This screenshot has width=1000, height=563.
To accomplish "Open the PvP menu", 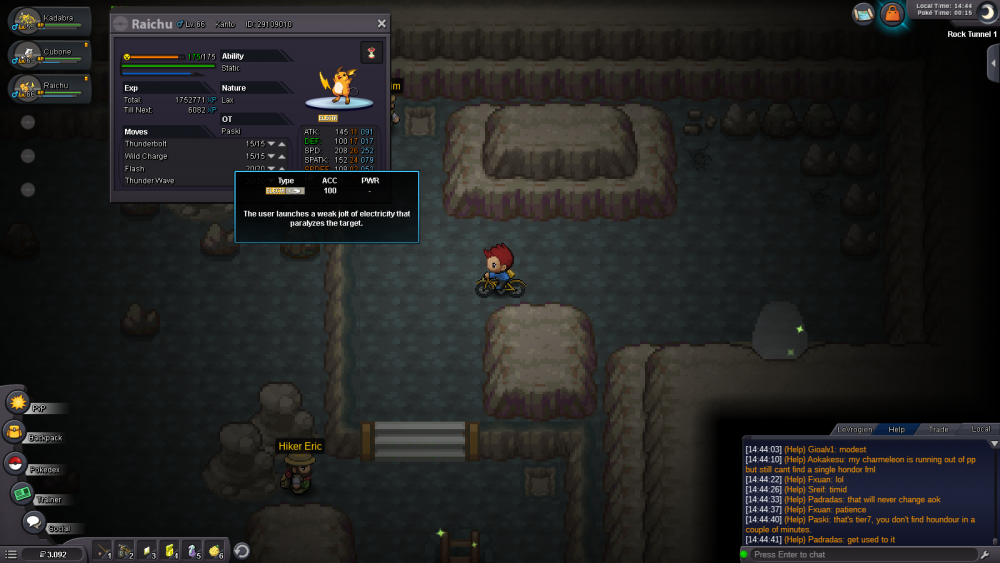I will click(18, 402).
